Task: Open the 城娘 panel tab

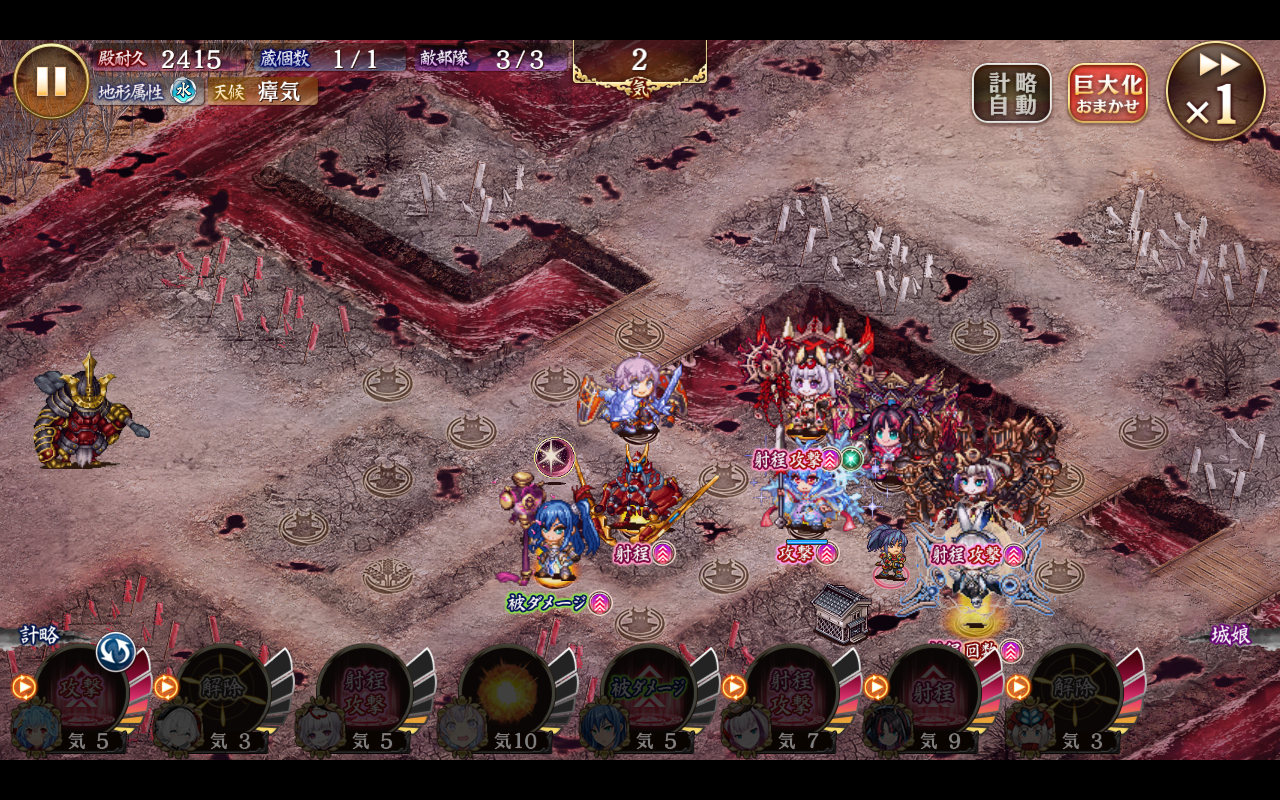Action: click(1230, 635)
